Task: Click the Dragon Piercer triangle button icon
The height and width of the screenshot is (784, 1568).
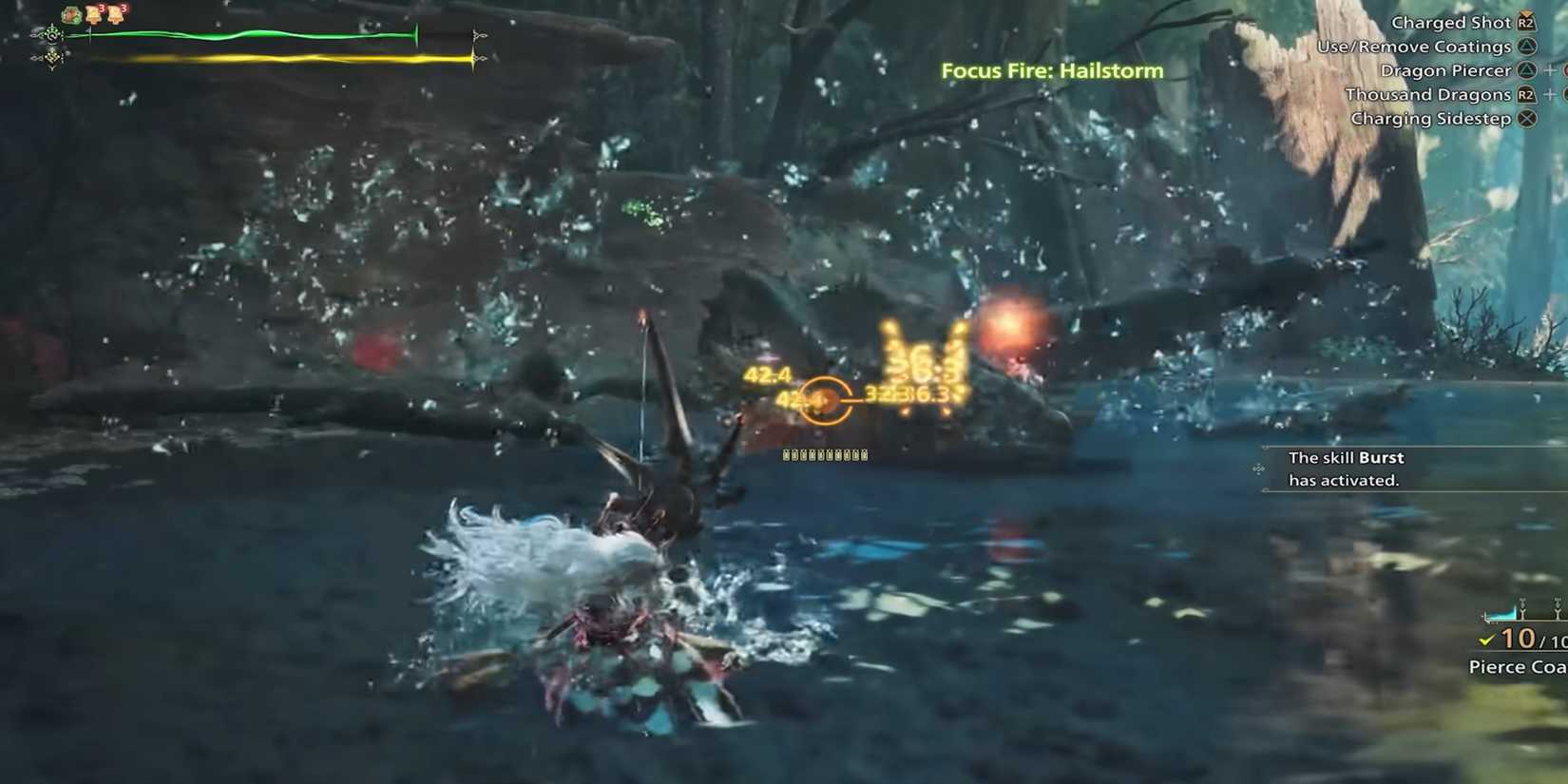Action: click(x=1527, y=70)
